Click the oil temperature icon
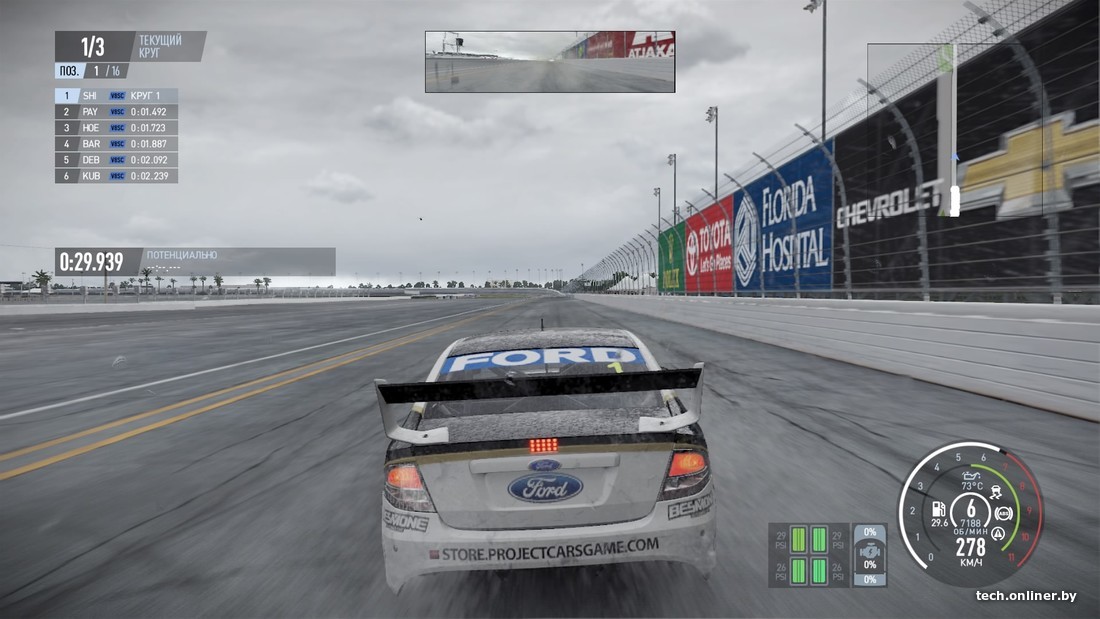1100x619 pixels. (970, 475)
